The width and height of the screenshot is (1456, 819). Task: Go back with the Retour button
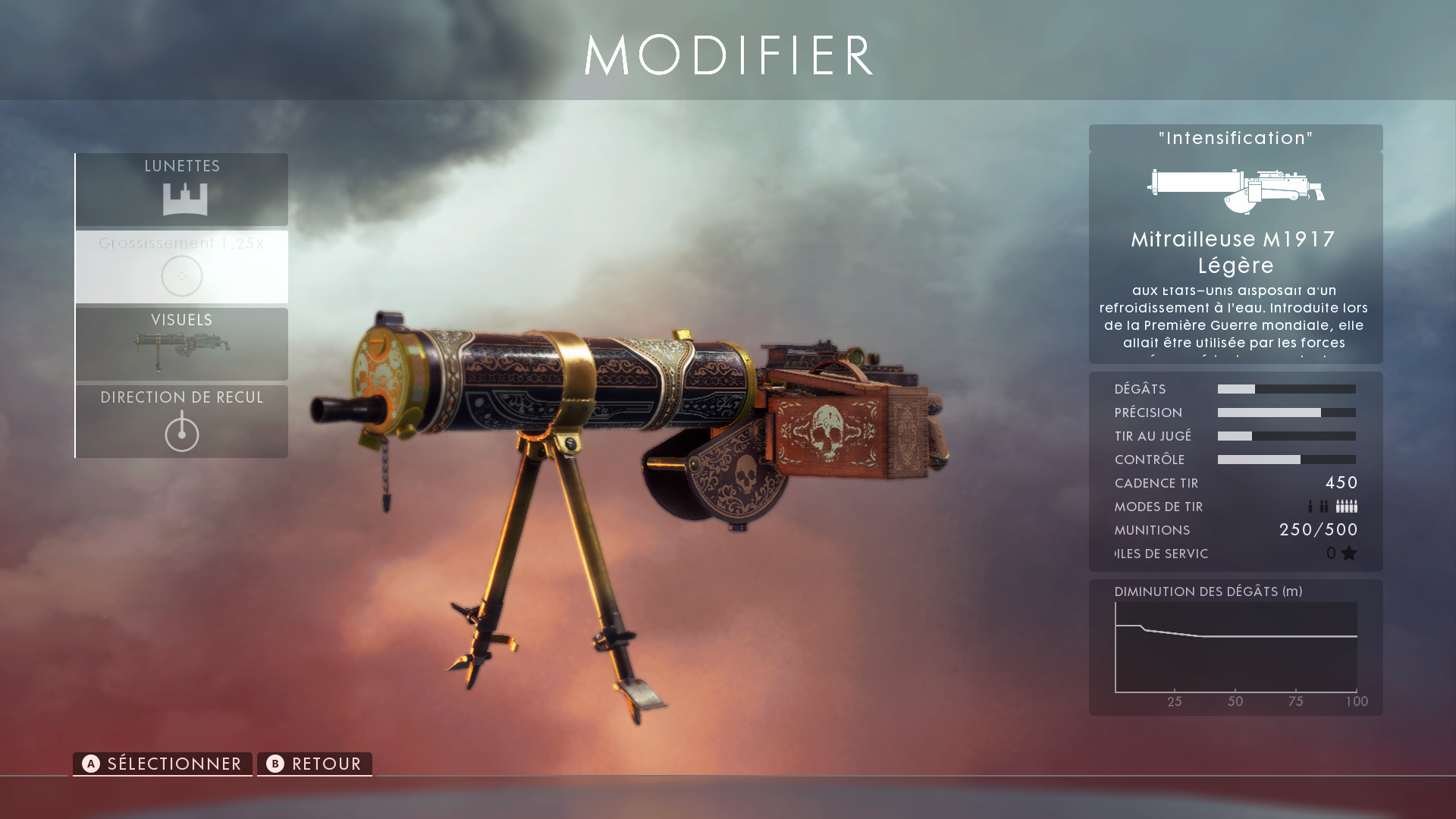(315, 764)
